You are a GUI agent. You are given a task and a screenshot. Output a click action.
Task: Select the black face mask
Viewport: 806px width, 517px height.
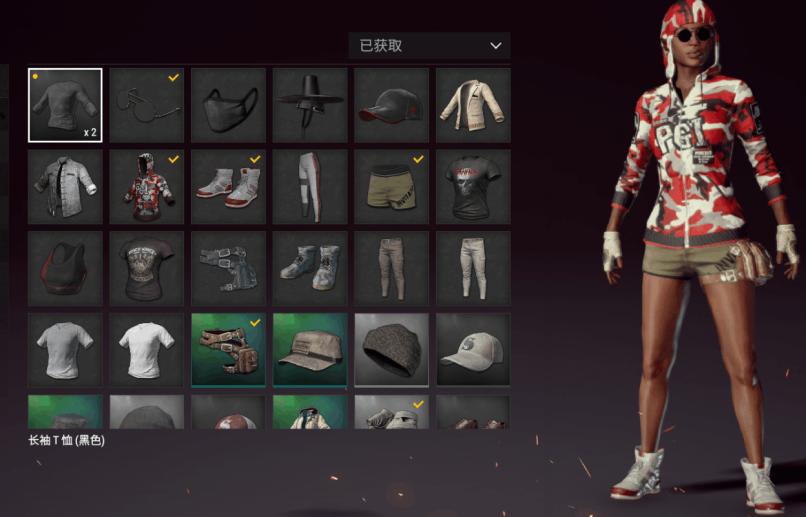[229, 105]
